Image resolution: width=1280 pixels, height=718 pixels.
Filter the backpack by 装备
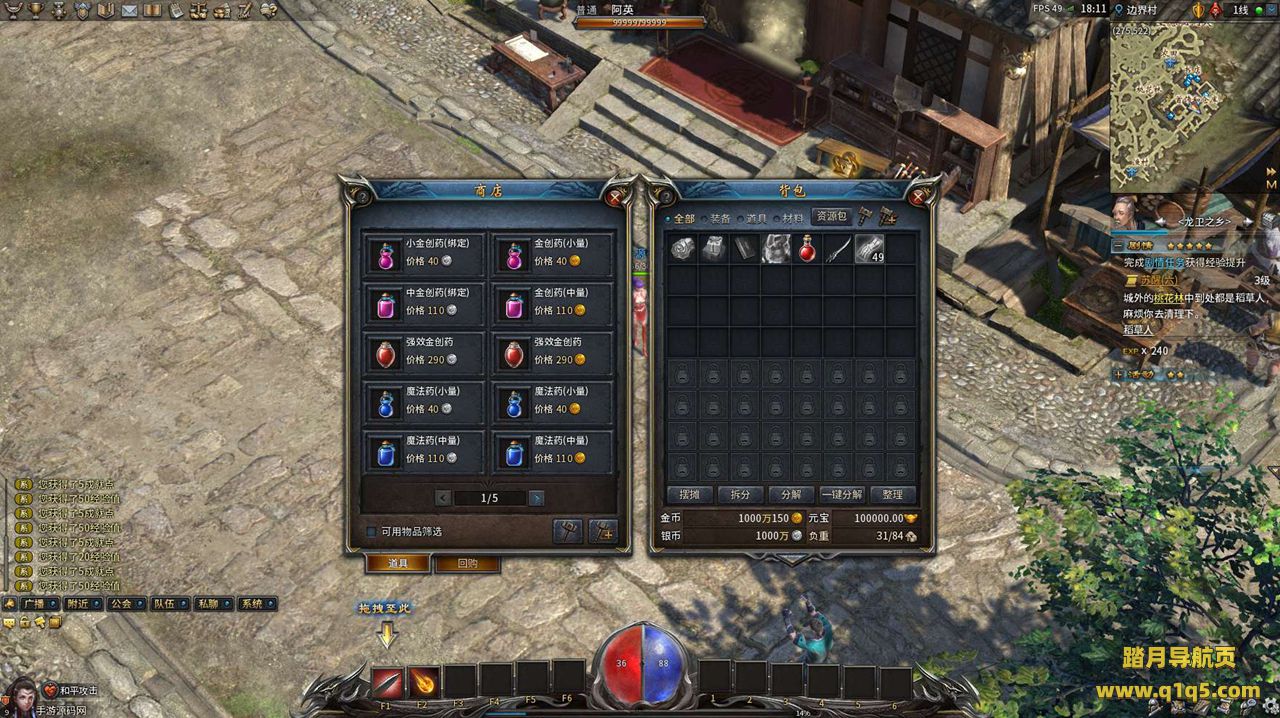point(719,218)
